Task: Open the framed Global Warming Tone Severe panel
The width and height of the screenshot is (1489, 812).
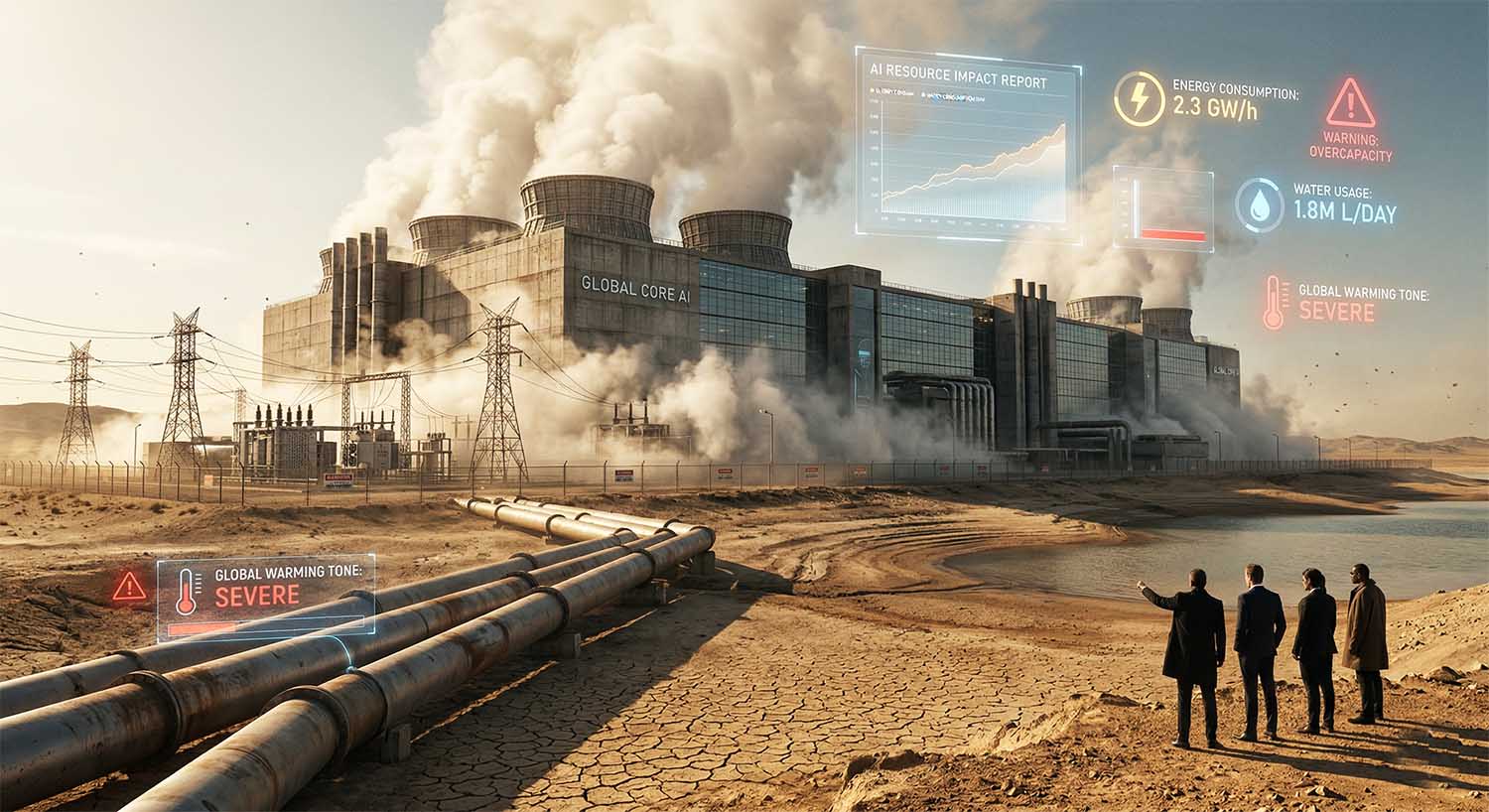Action: click(266, 598)
